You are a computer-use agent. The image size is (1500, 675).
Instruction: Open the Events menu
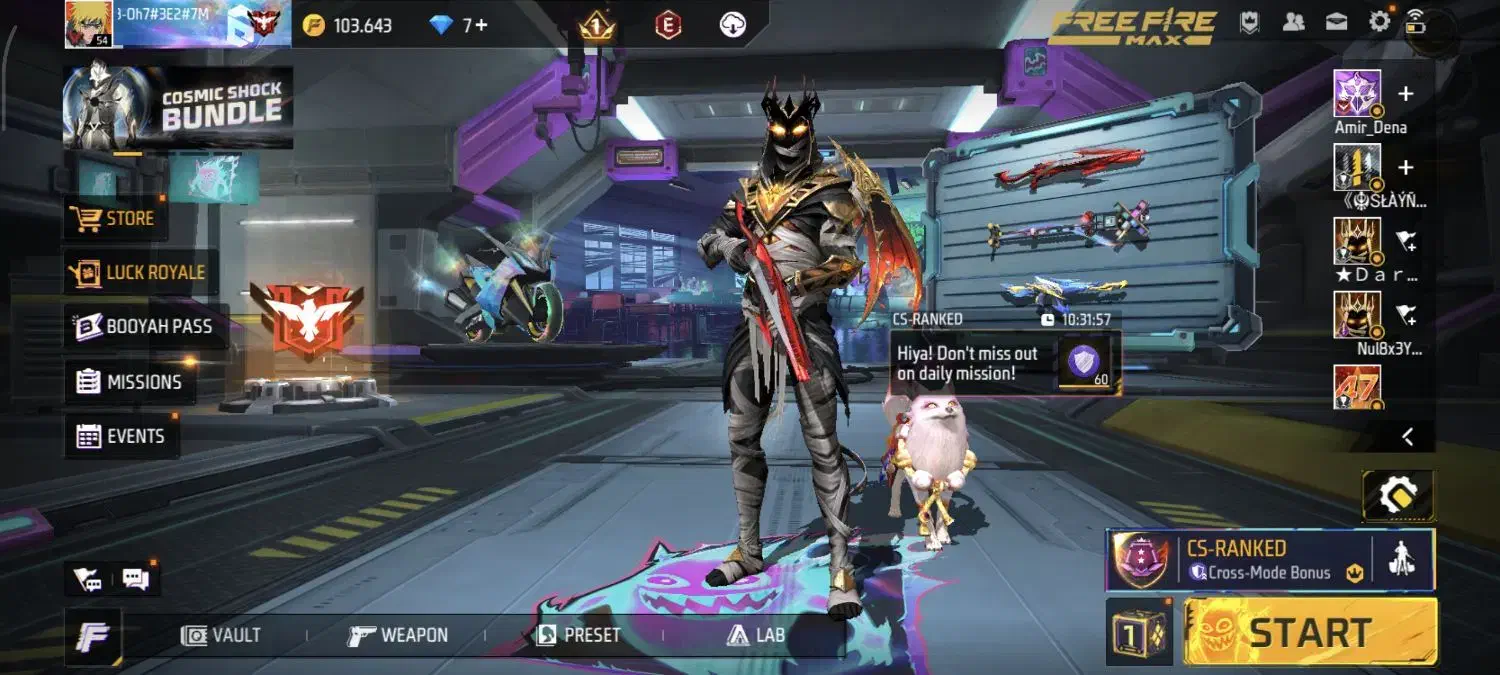click(x=121, y=436)
